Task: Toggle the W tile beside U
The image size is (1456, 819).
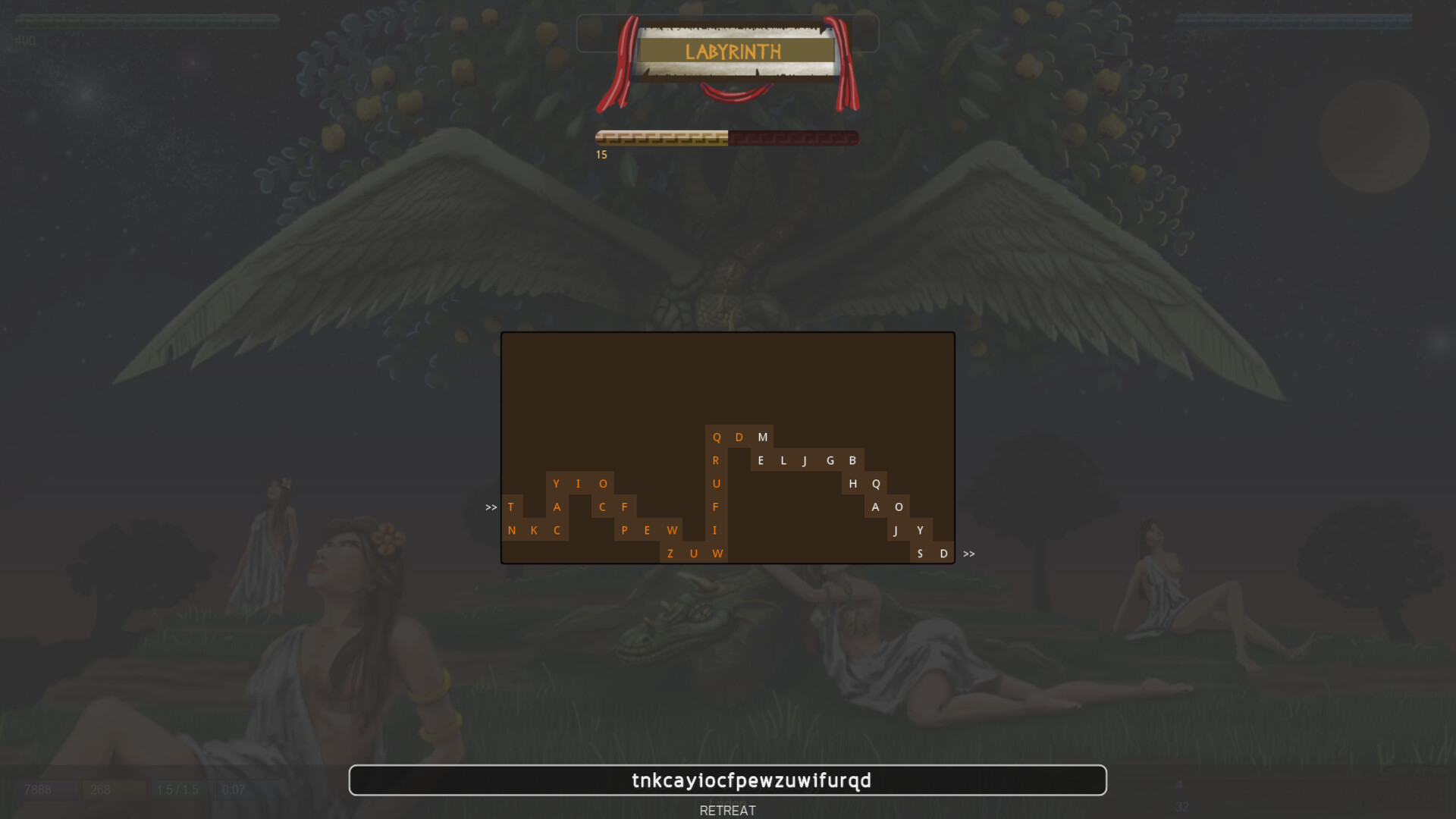Action: [717, 554]
